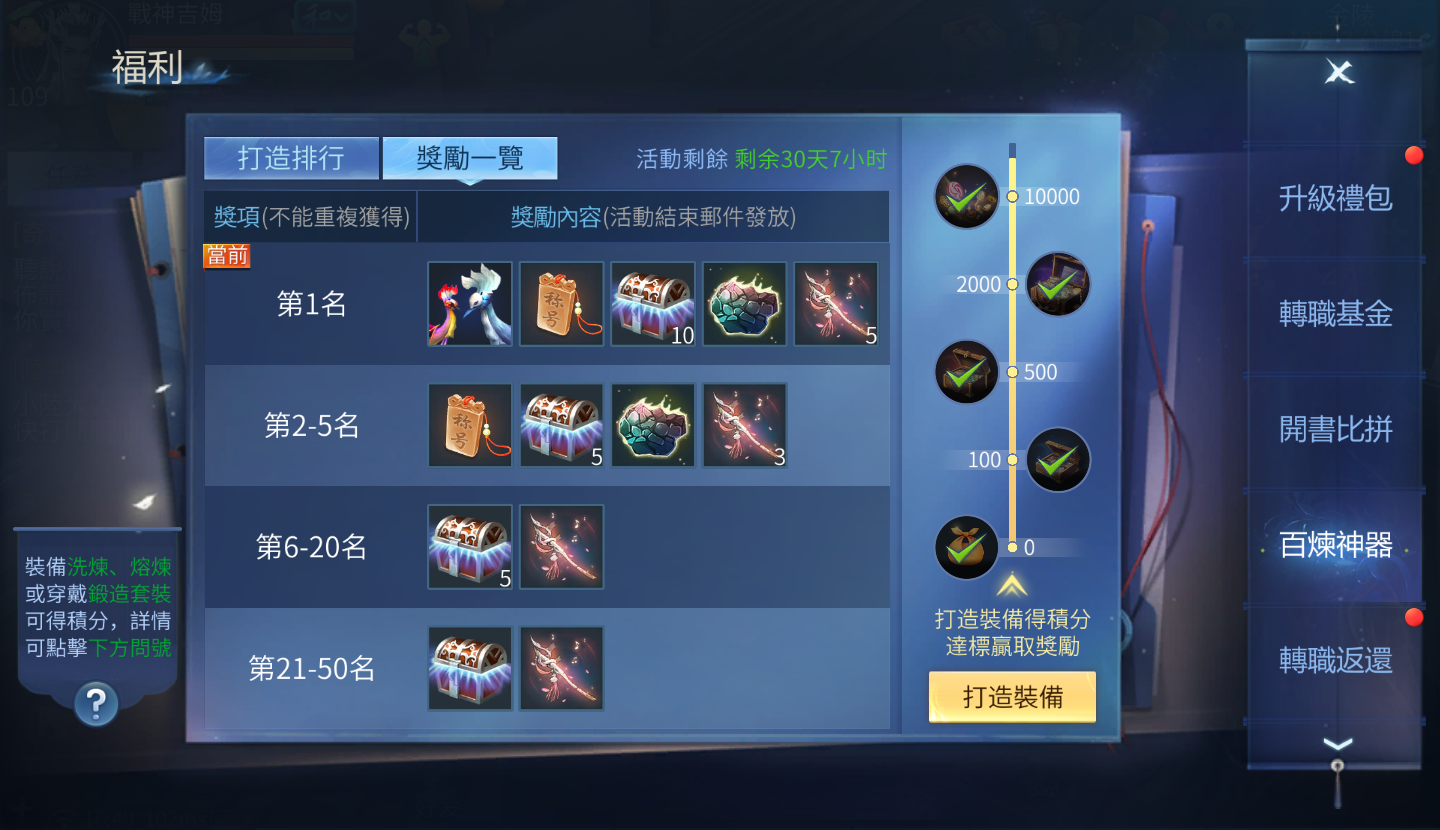Switch to the 打造排行 tab
The image size is (1440, 830).
coord(291,157)
